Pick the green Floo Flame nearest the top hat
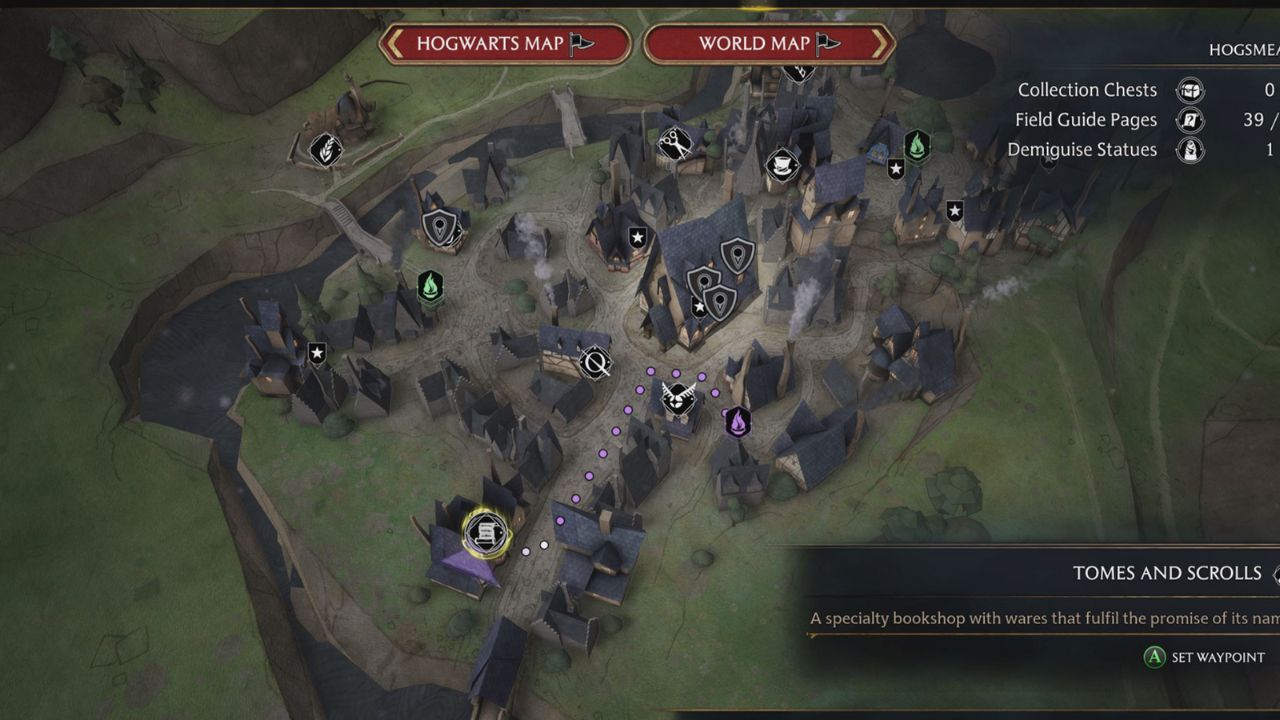 [917, 146]
